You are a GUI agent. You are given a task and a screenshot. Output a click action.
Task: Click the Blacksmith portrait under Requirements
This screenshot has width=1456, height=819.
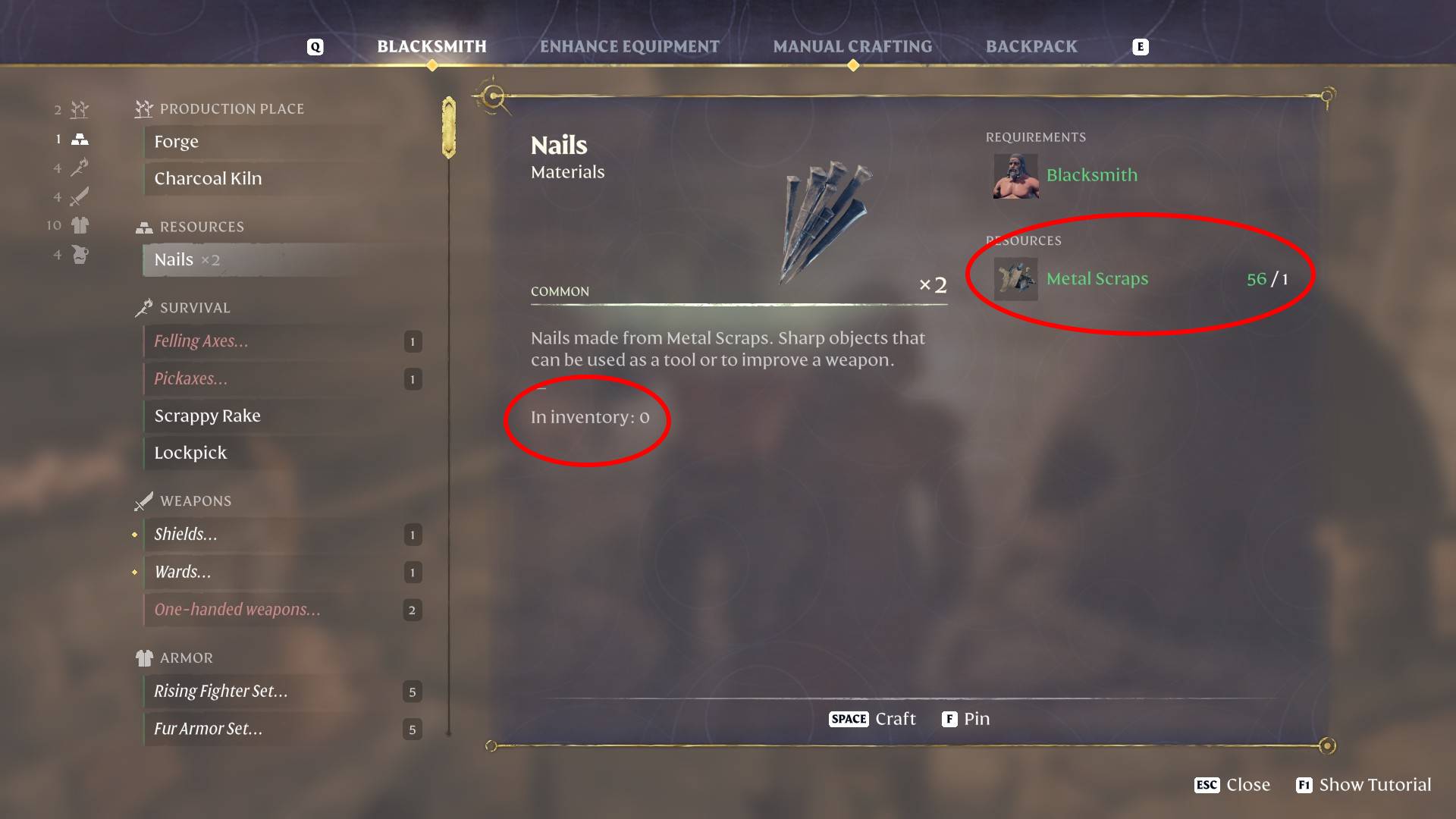[1015, 176]
